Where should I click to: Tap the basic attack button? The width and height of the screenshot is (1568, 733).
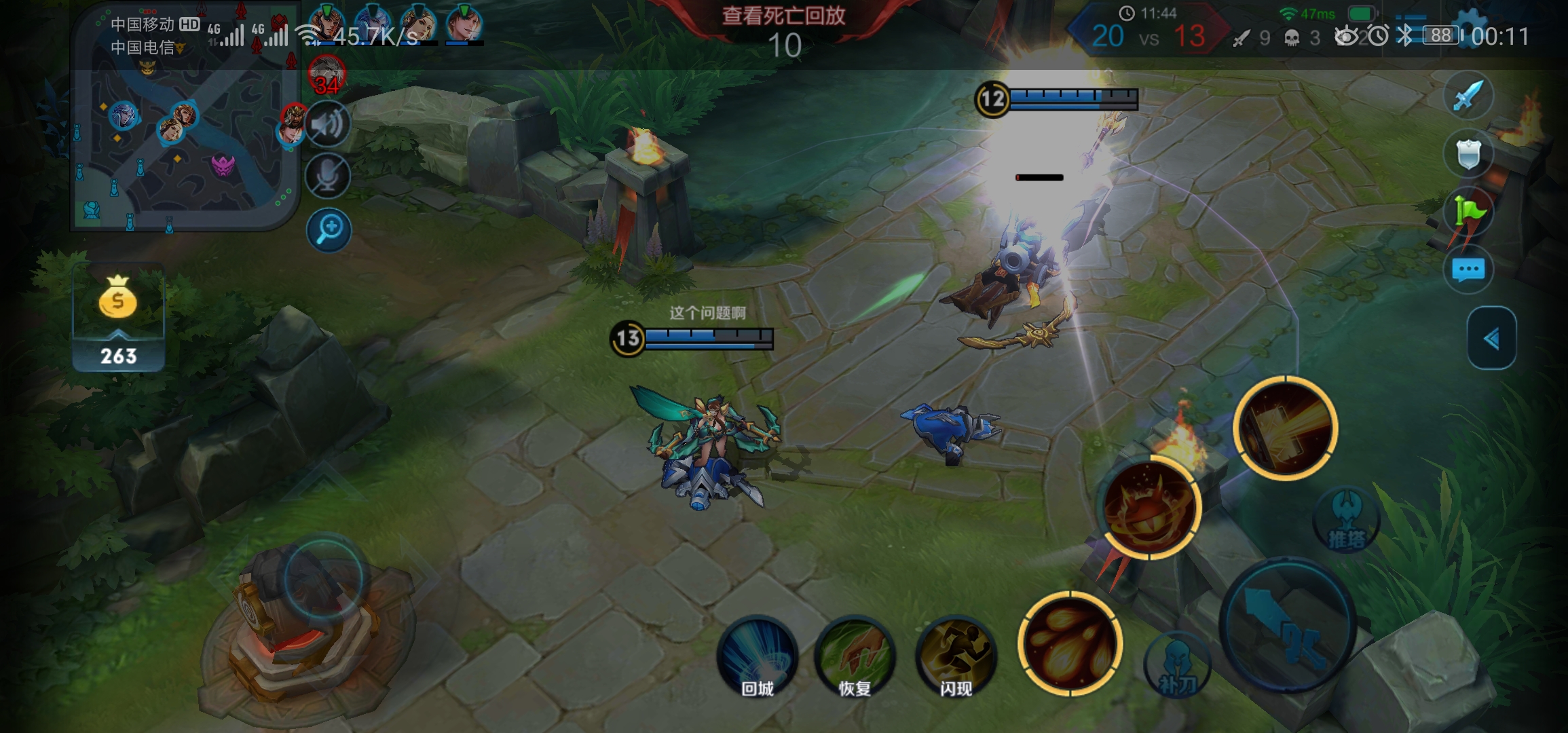pos(1288,626)
